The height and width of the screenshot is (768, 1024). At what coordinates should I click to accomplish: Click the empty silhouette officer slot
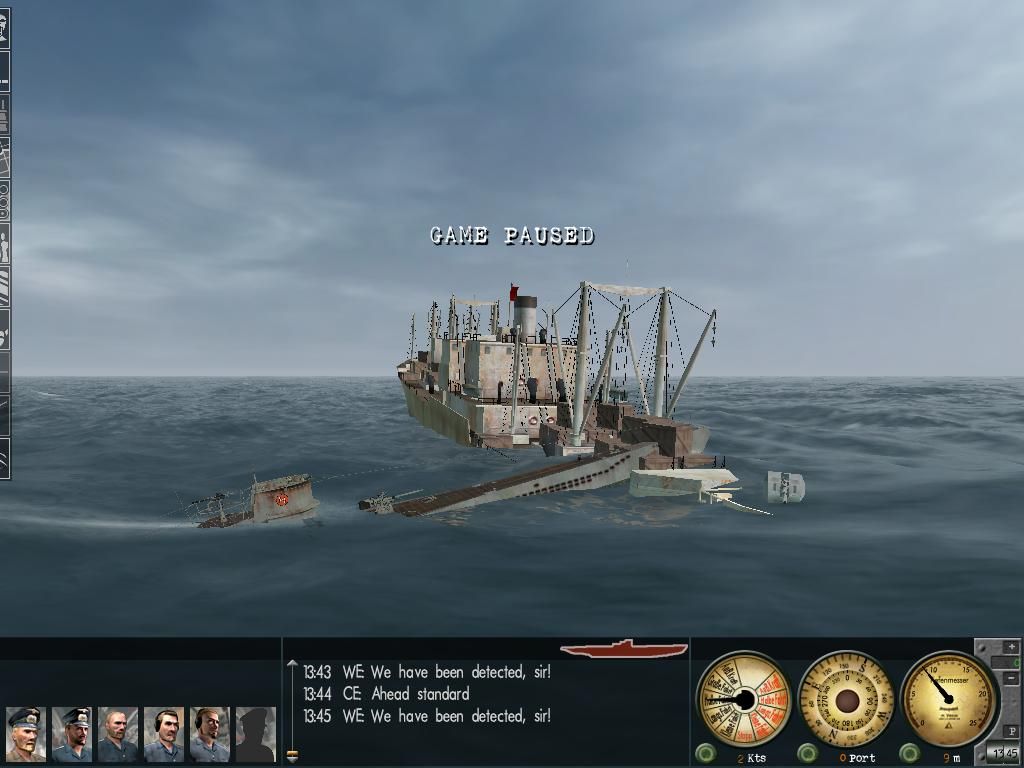click(x=255, y=734)
